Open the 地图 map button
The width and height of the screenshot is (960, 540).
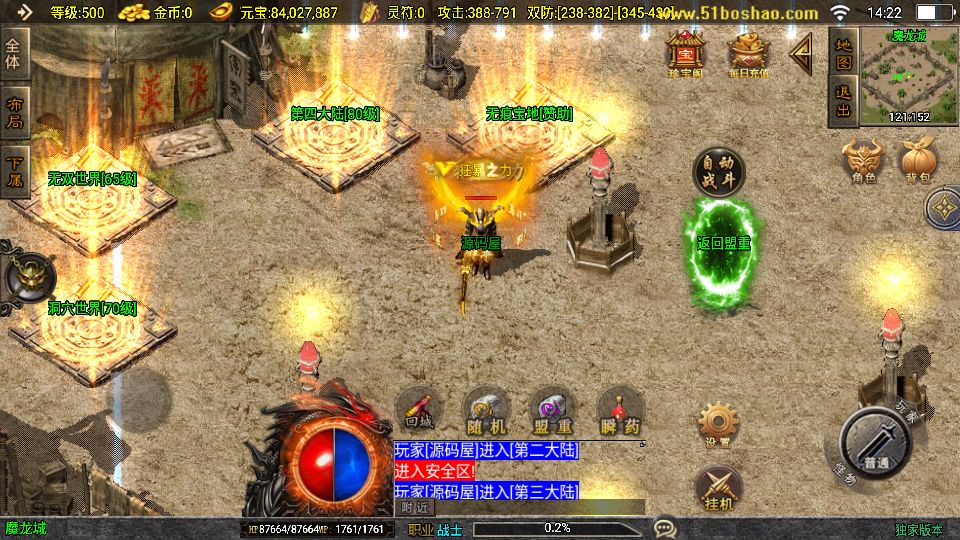[843, 53]
